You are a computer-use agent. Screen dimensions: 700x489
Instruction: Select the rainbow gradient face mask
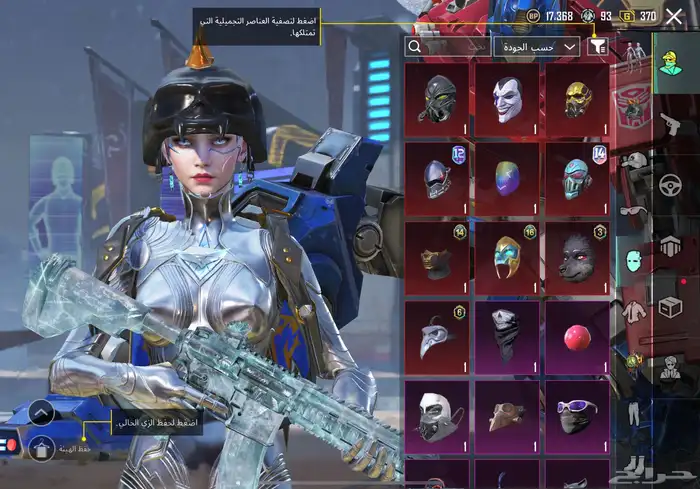(x=506, y=178)
